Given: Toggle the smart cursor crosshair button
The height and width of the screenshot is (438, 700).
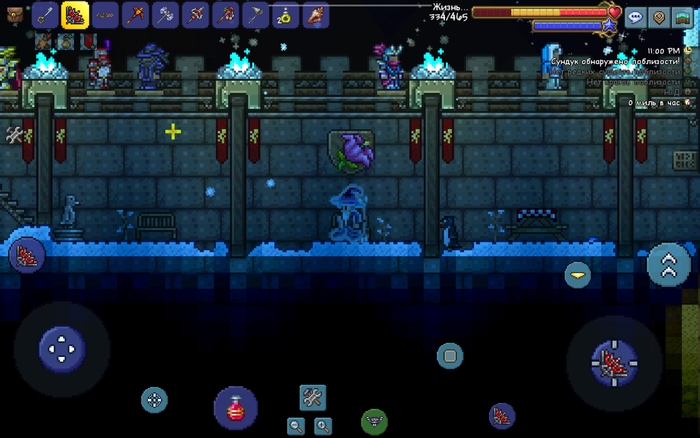Looking at the screenshot, I should point(154,400).
